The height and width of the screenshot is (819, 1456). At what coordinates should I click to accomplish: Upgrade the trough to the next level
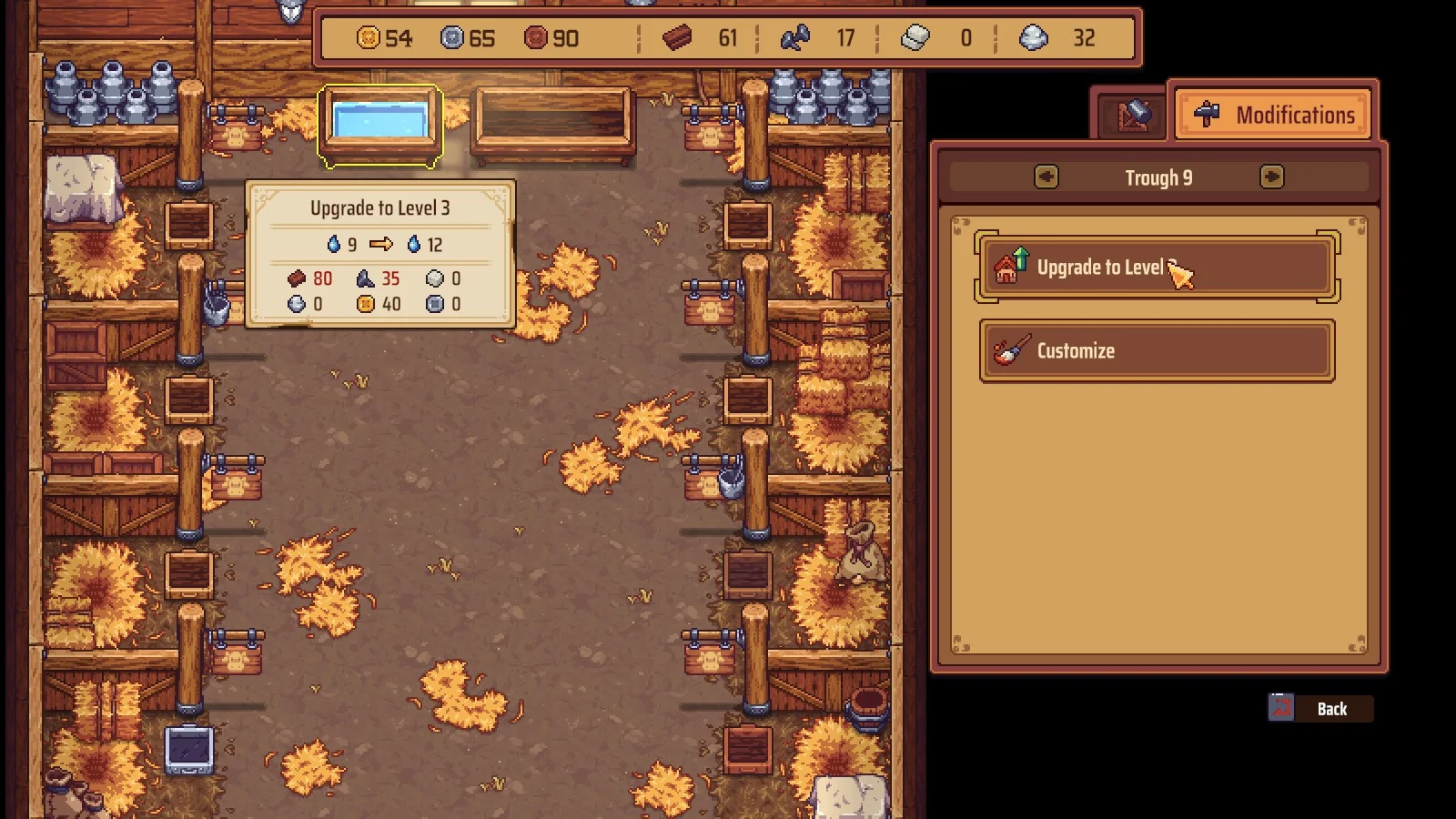1156,268
